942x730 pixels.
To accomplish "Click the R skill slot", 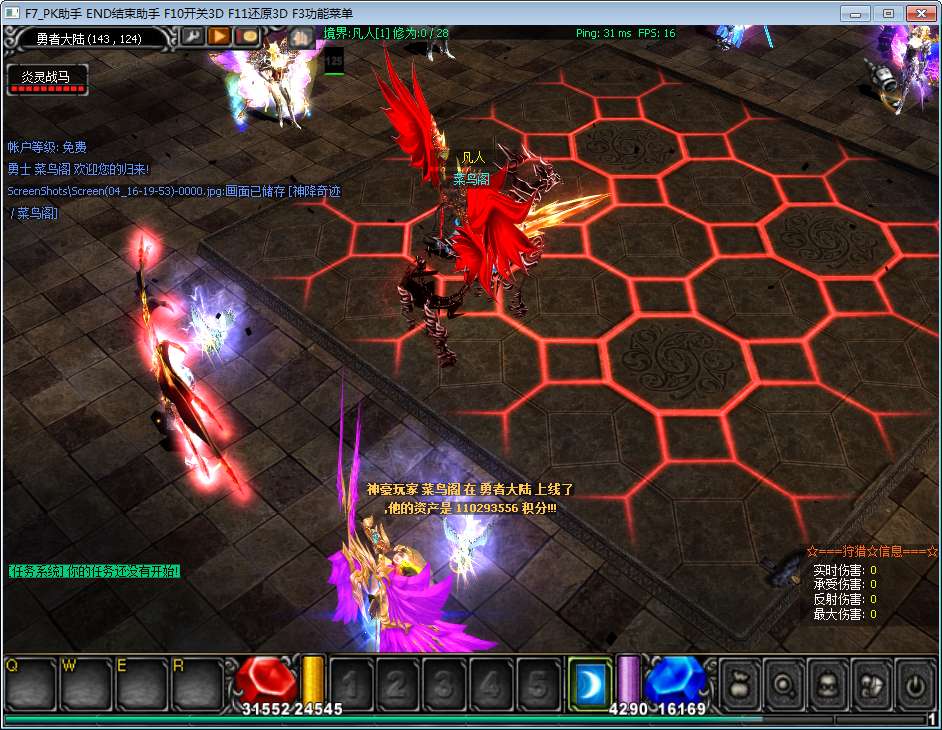I will point(196,685).
